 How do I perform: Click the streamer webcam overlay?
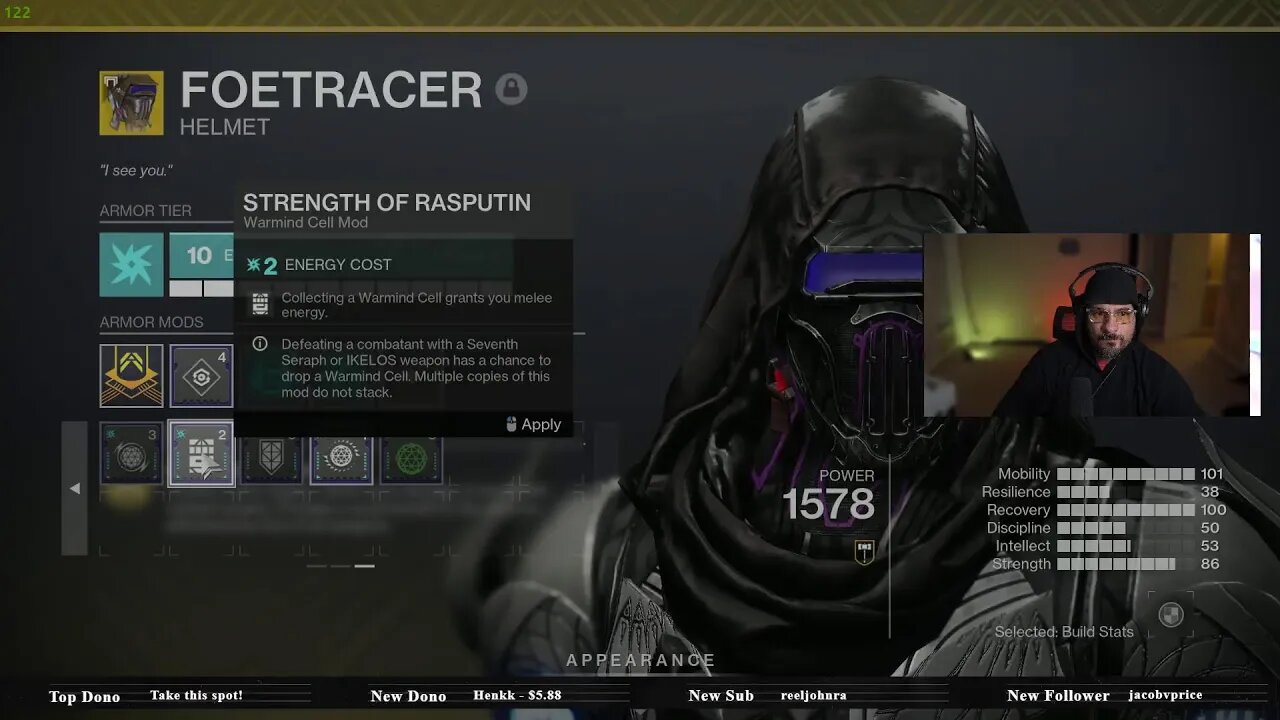(1090, 325)
